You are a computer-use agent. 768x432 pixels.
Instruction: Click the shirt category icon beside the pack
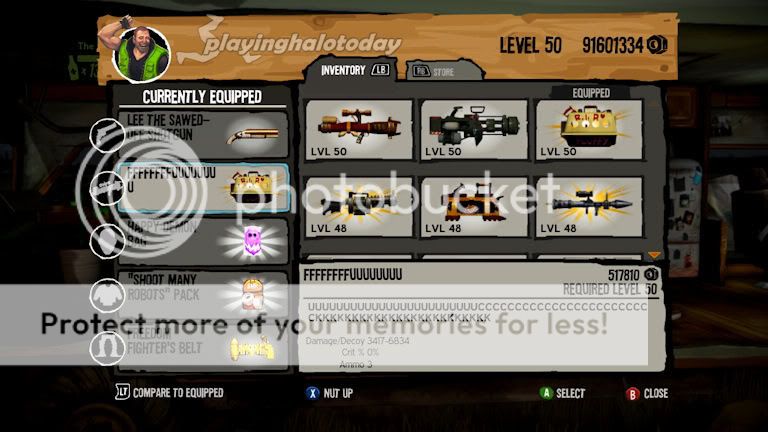point(107,294)
